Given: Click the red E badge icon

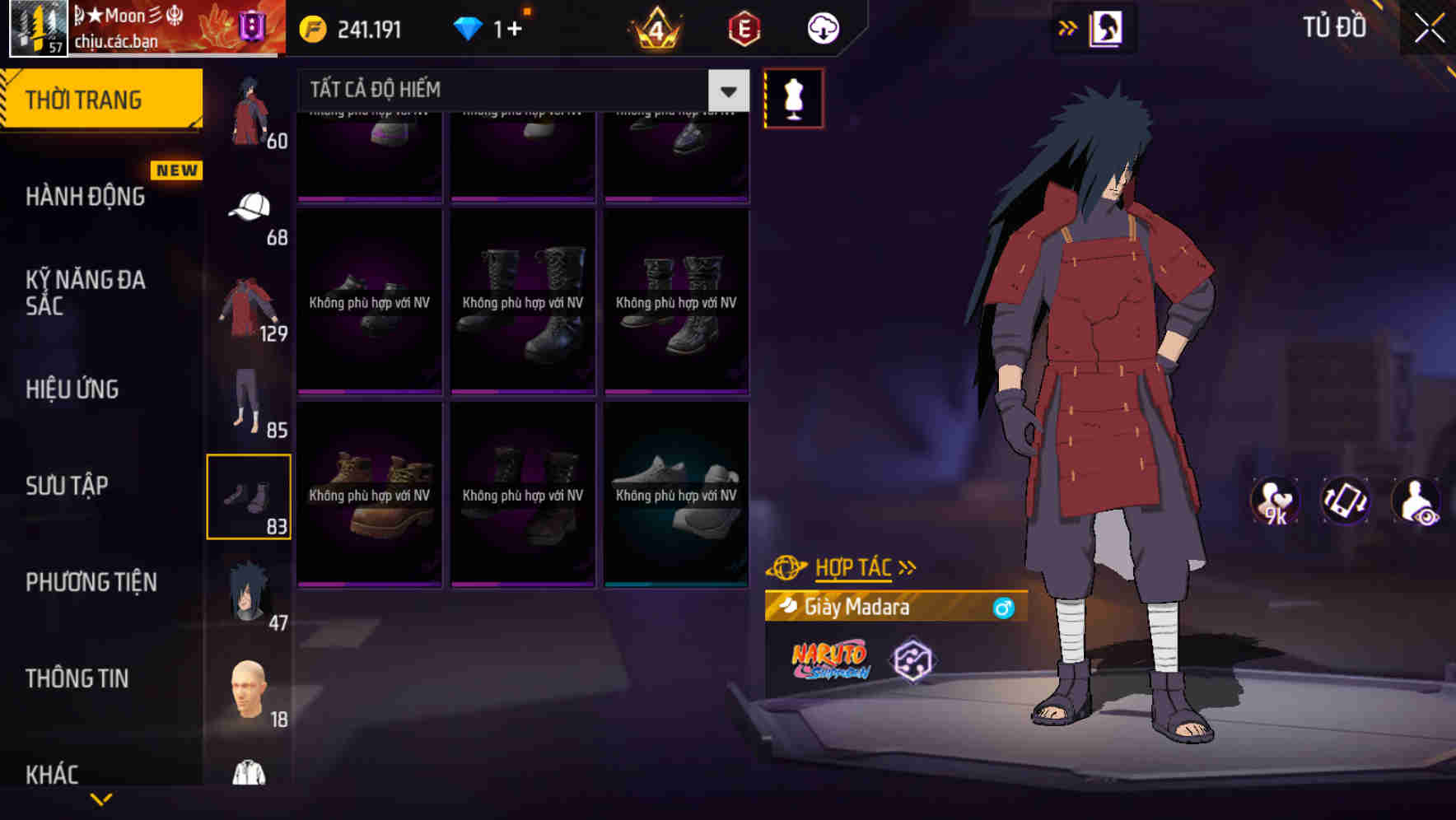Looking at the screenshot, I should click(x=740, y=29).
